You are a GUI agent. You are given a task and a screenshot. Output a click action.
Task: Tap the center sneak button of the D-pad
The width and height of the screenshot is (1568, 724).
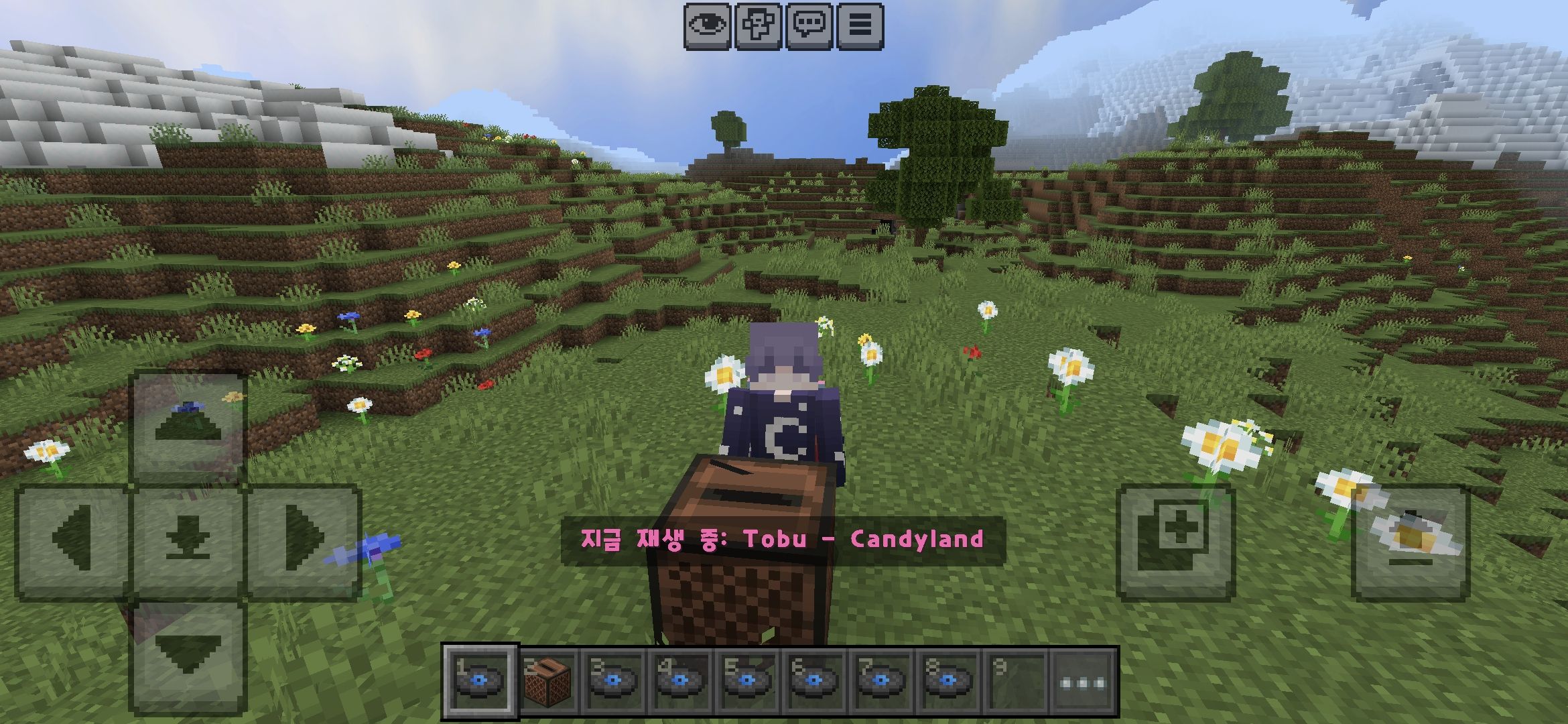188,540
